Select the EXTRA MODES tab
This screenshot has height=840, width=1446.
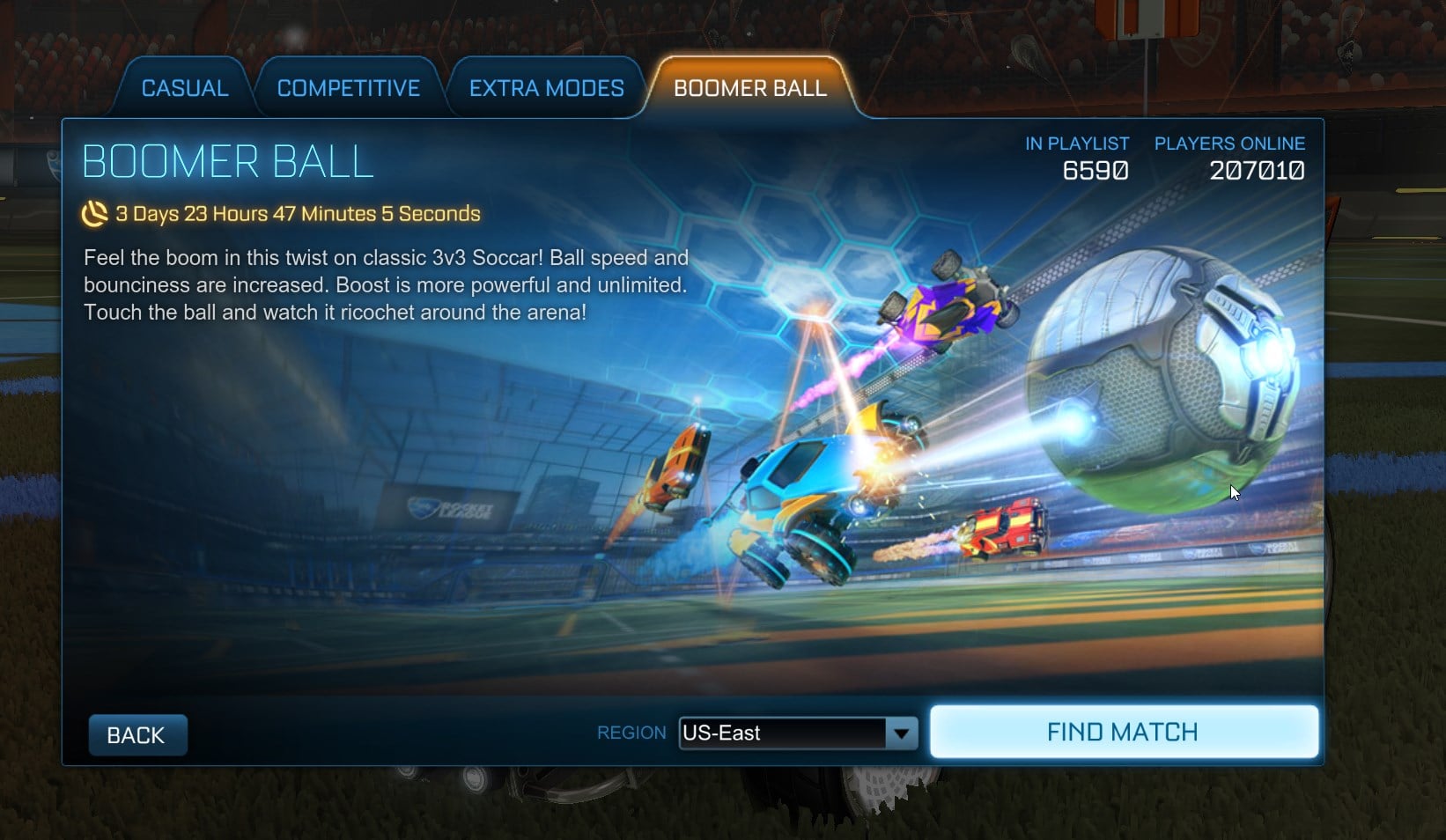(x=546, y=87)
